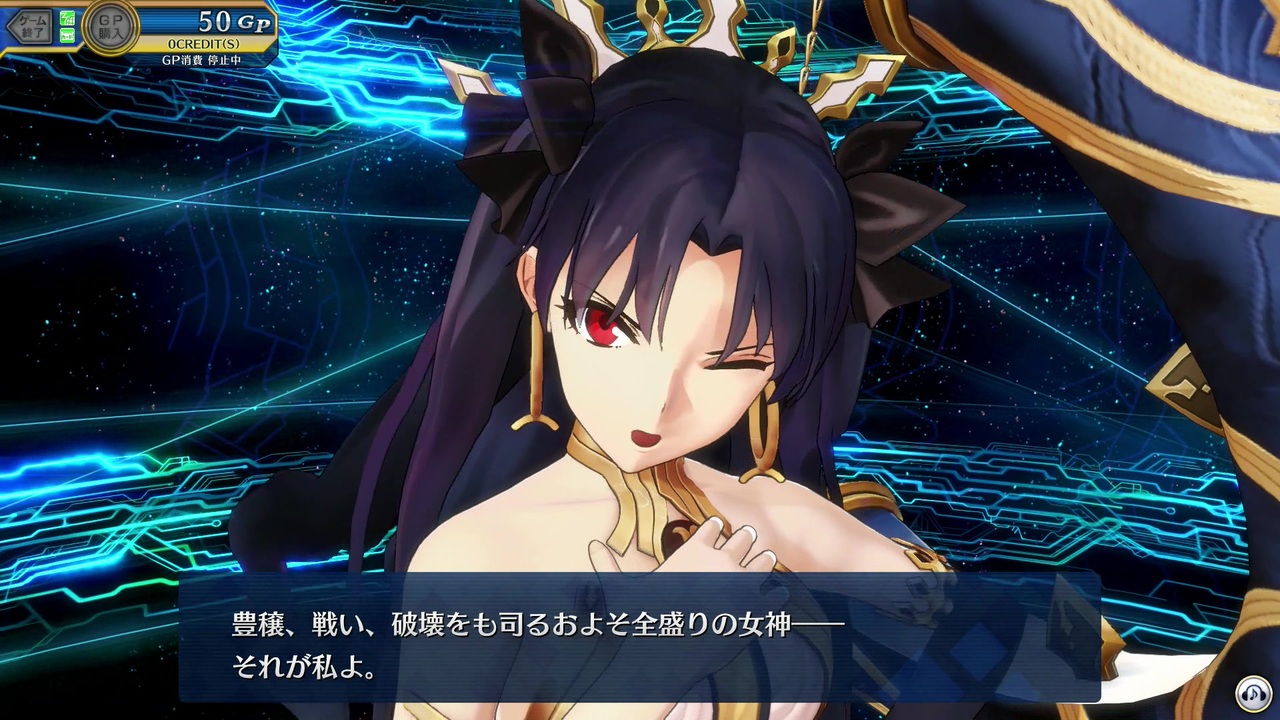Tap the Gp currency symbol on the gauge

pos(251,22)
